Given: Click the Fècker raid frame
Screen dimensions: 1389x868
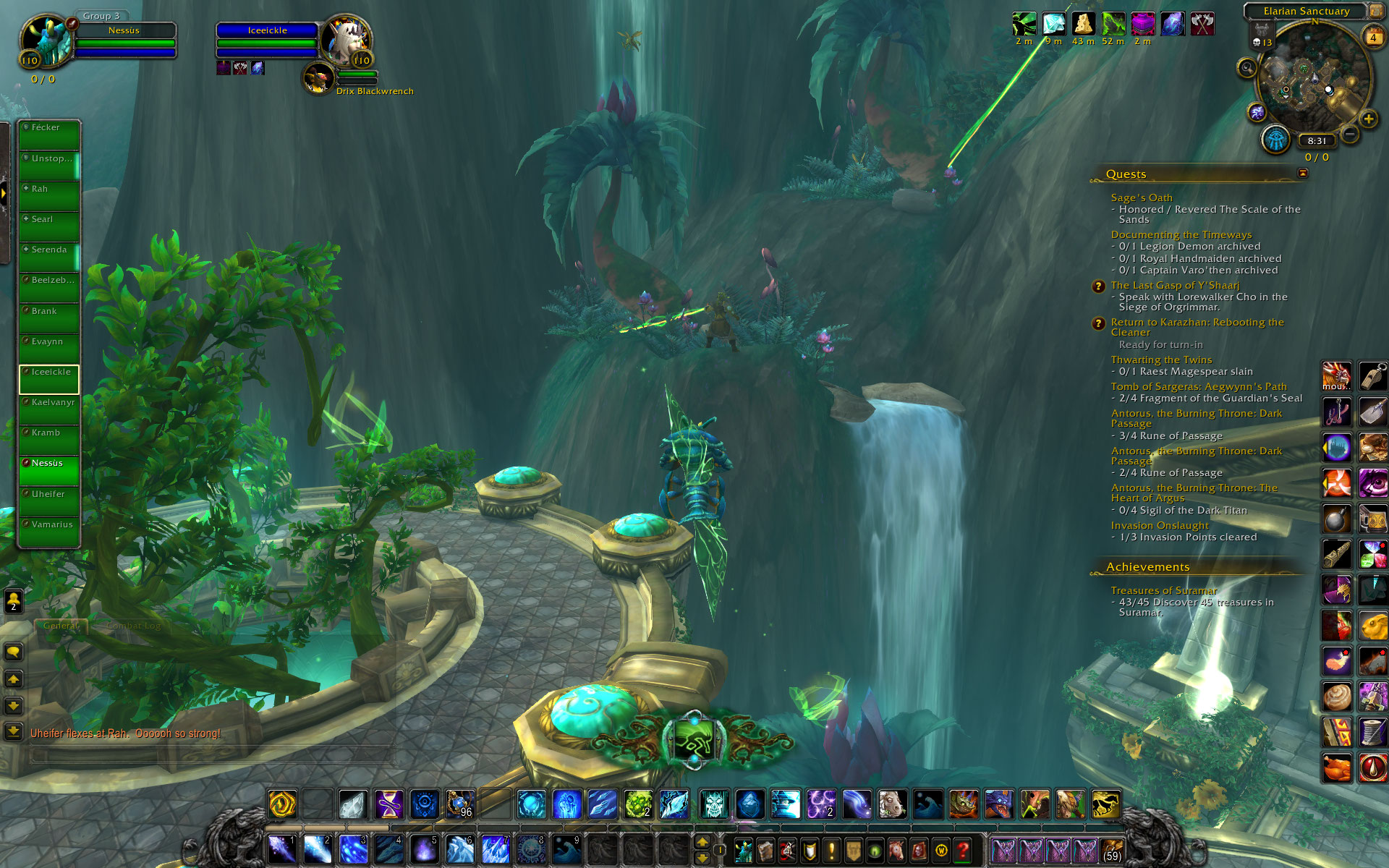Looking at the screenshot, I should click(x=49, y=135).
